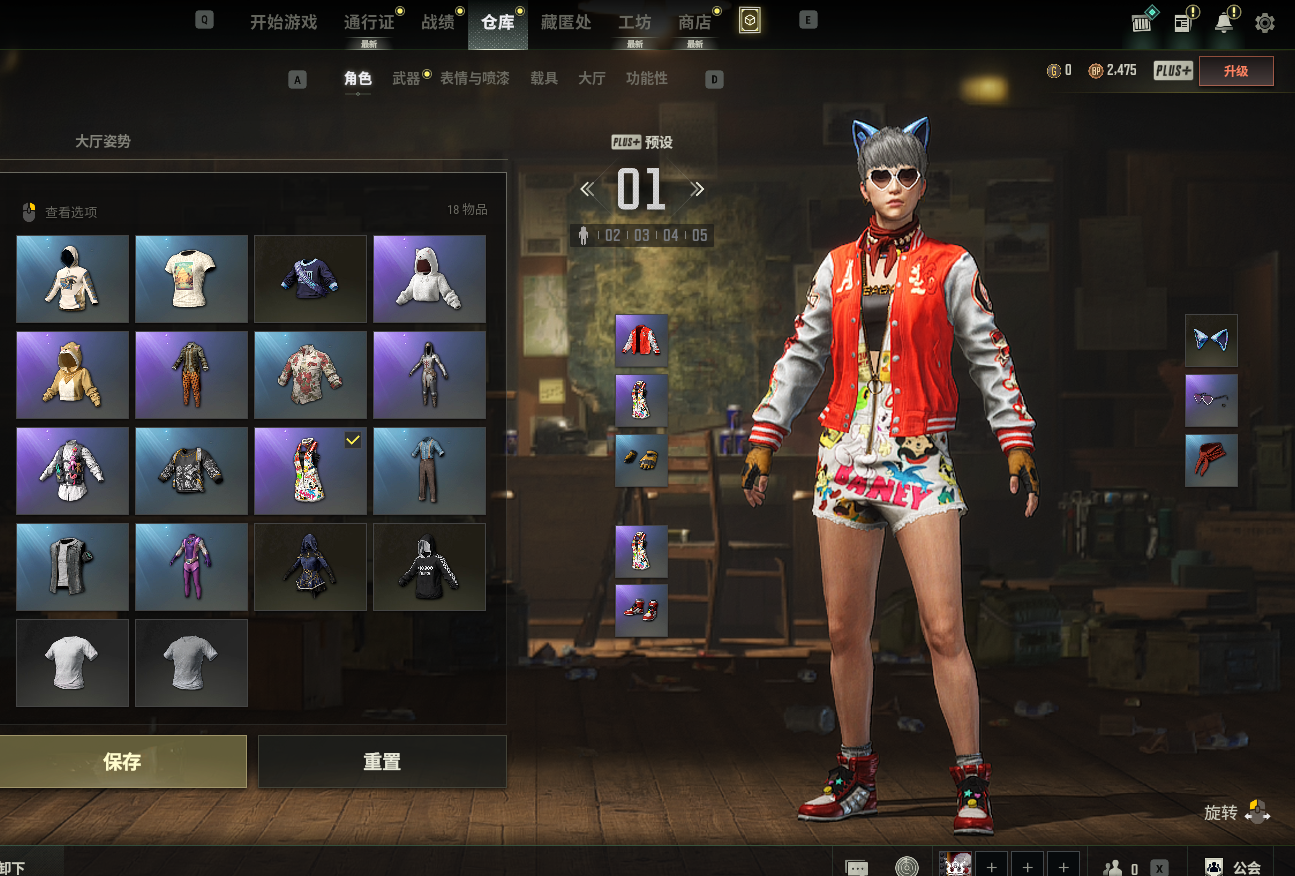The height and width of the screenshot is (876, 1295).
Task: Select the equipped blue cat ears slot
Action: [1211, 340]
